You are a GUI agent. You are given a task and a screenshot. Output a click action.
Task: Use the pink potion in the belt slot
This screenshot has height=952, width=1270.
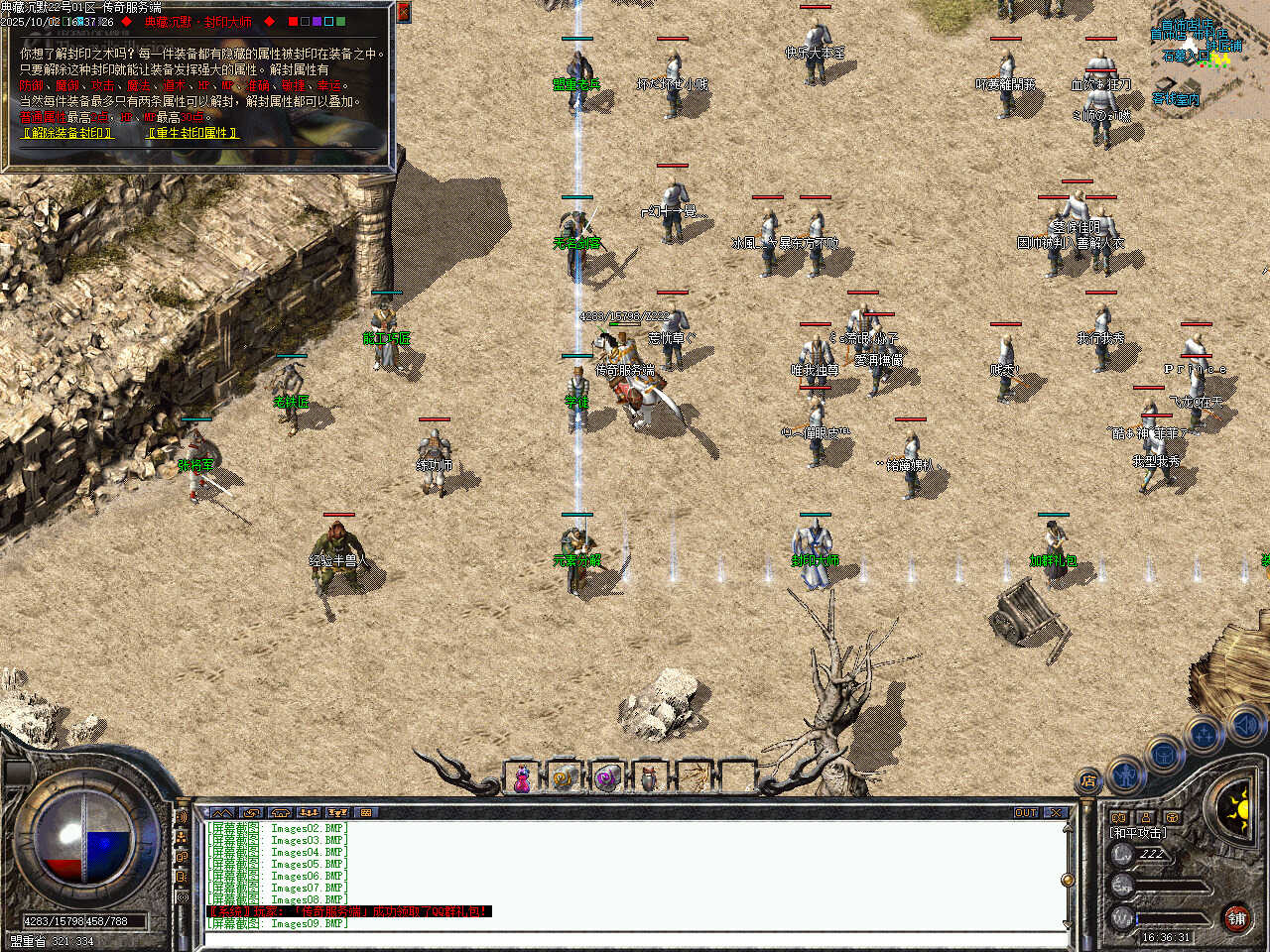[521, 779]
